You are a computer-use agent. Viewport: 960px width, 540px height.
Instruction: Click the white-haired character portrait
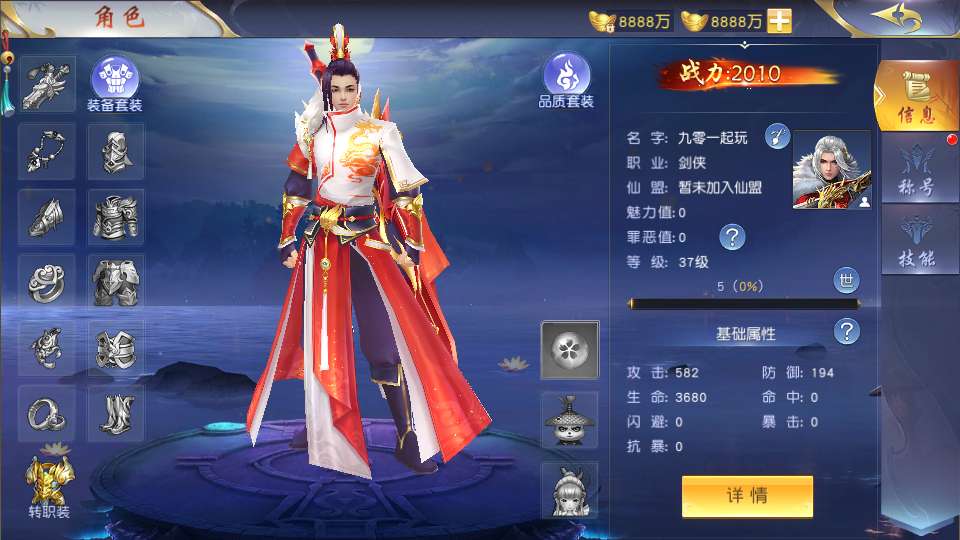[831, 170]
